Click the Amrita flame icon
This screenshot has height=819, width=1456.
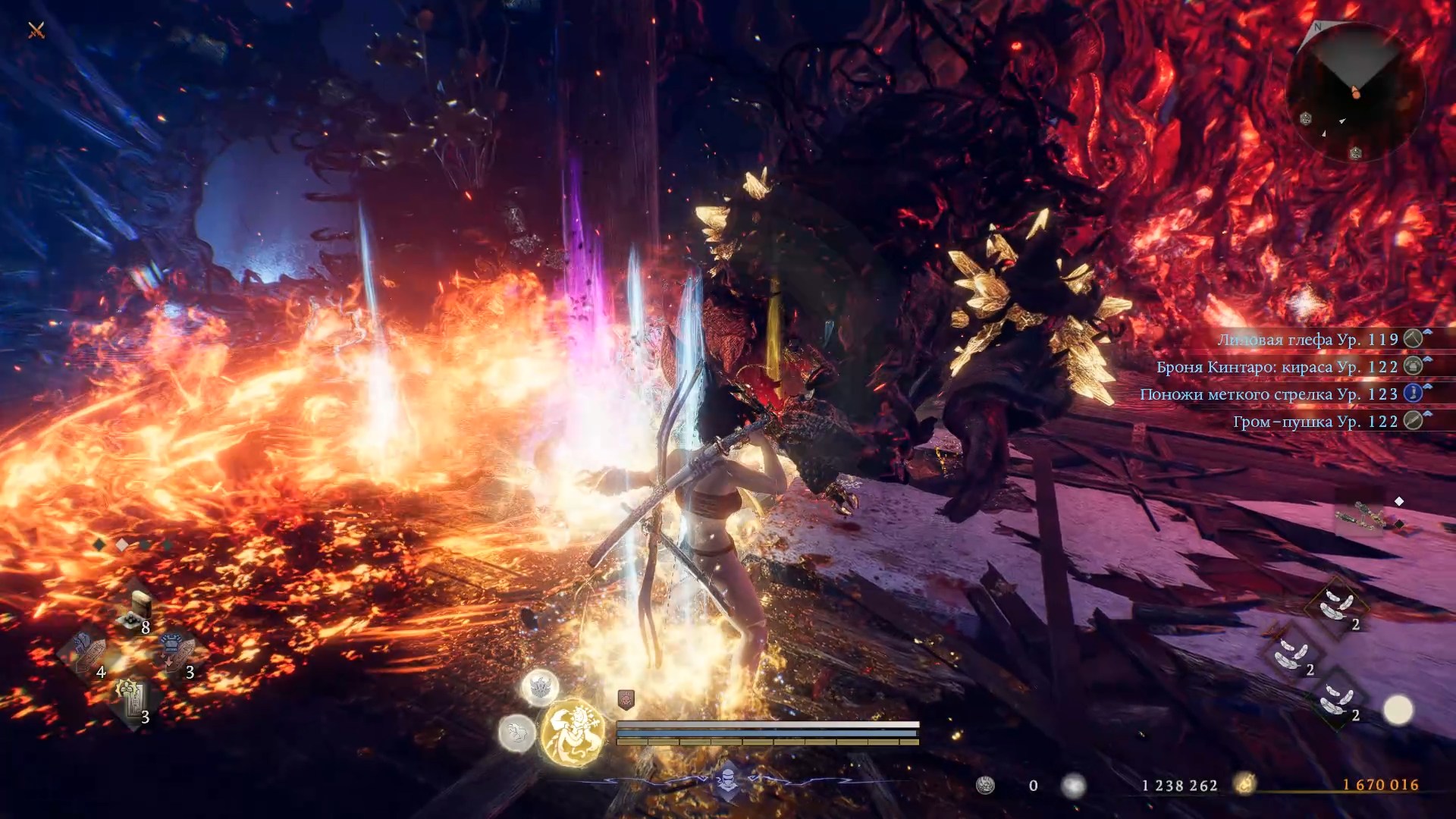pos(1244,784)
